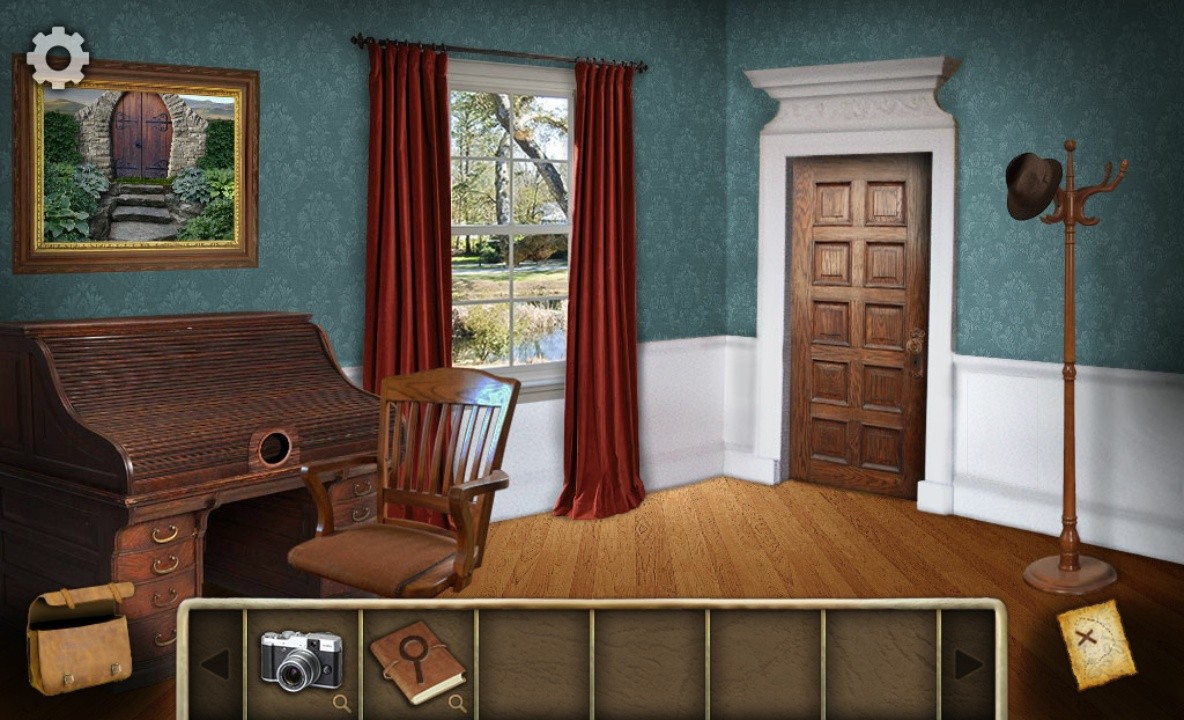
Task: Open the treasure map icon
Action: 1096,643
